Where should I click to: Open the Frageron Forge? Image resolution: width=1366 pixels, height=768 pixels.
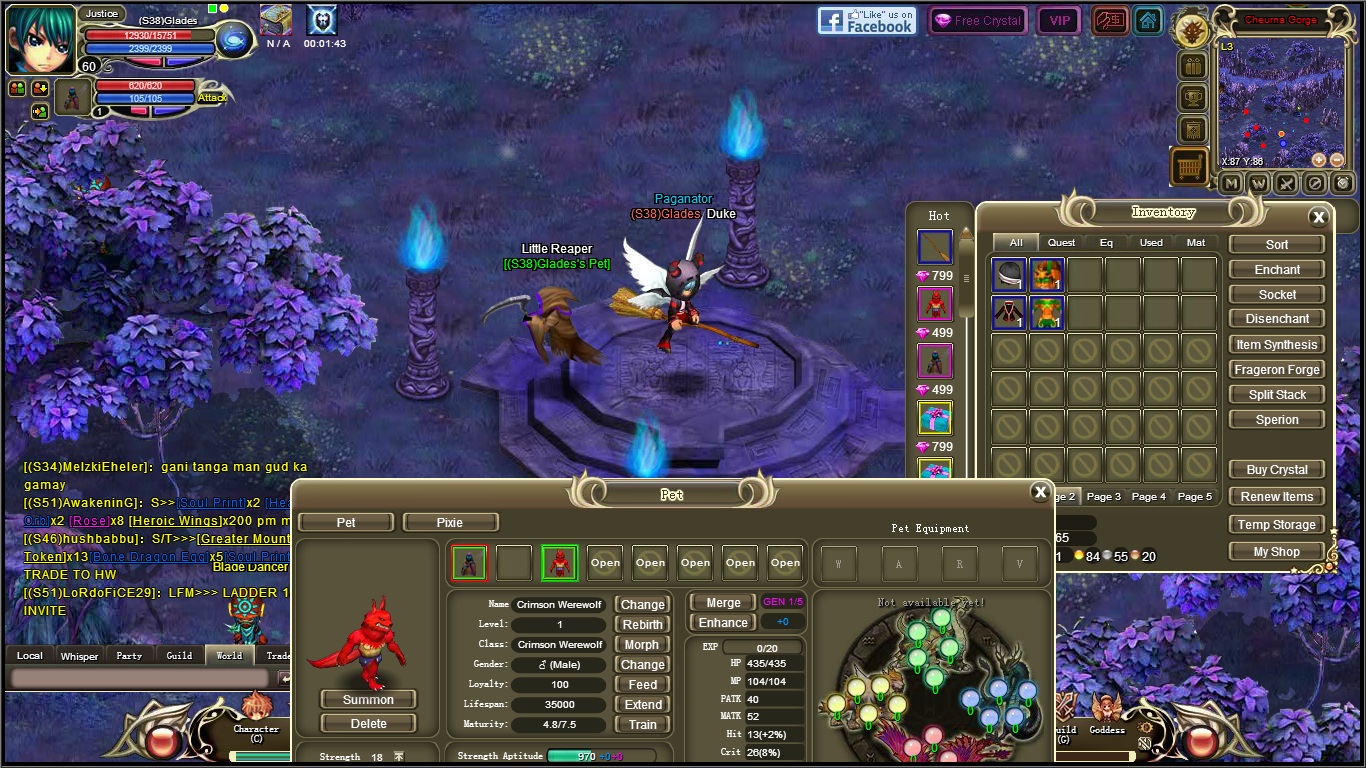pyautogui.click(x=1277, y=370)
